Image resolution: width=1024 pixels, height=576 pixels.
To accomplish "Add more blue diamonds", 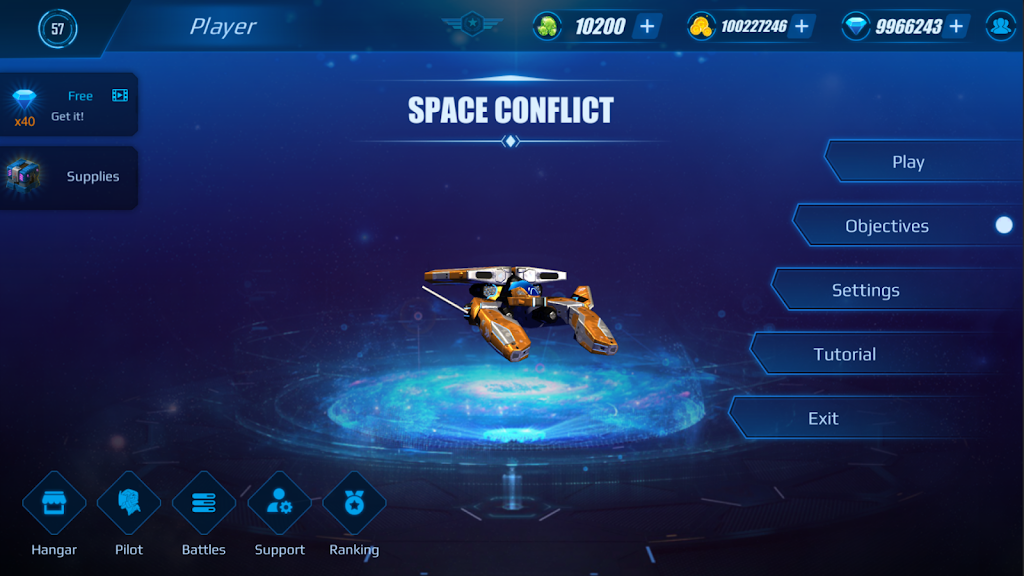I will pyautogui.click(x=956, y=26).
